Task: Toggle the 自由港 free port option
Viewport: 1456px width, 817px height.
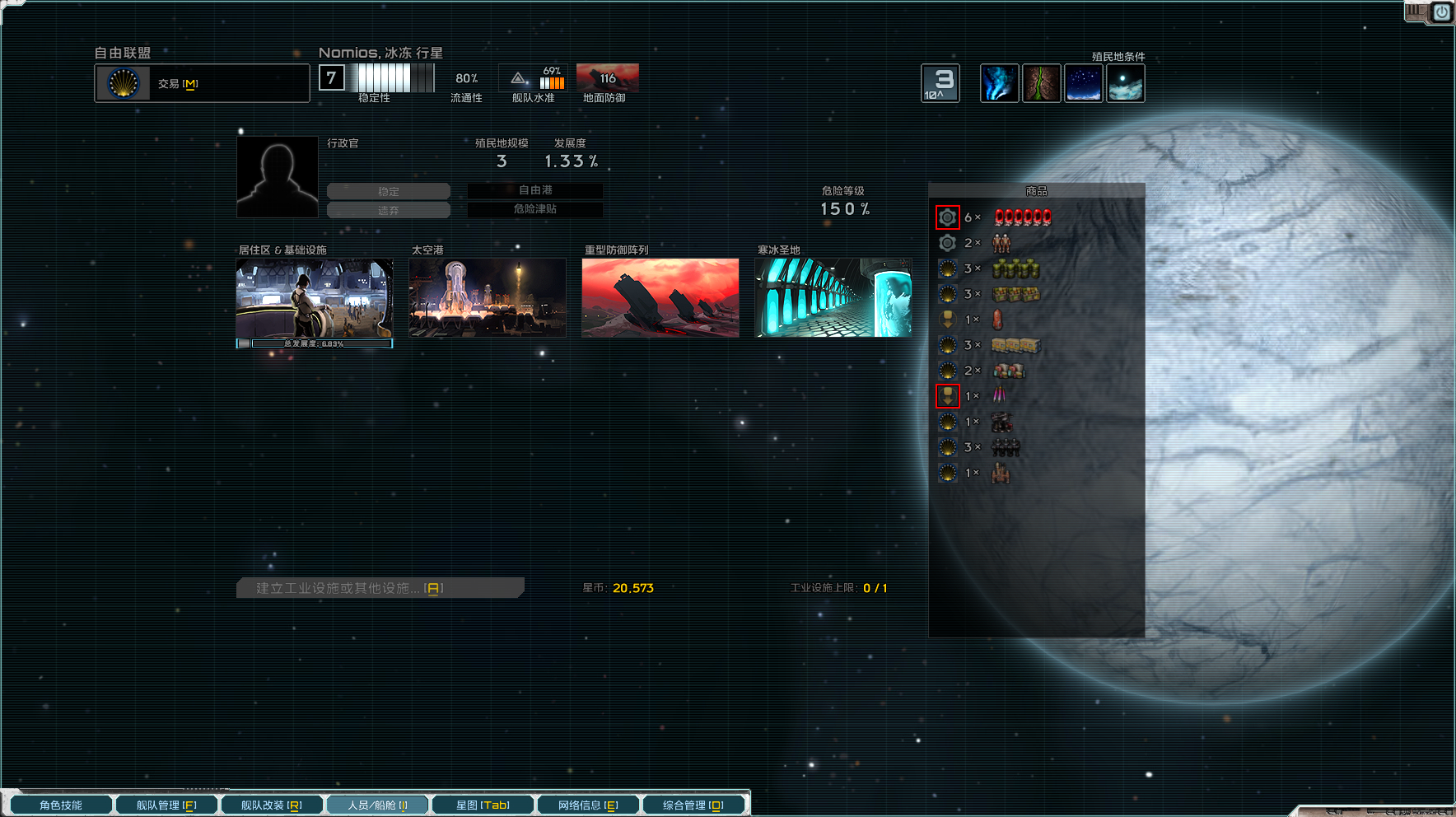Action: click(534, 190)
